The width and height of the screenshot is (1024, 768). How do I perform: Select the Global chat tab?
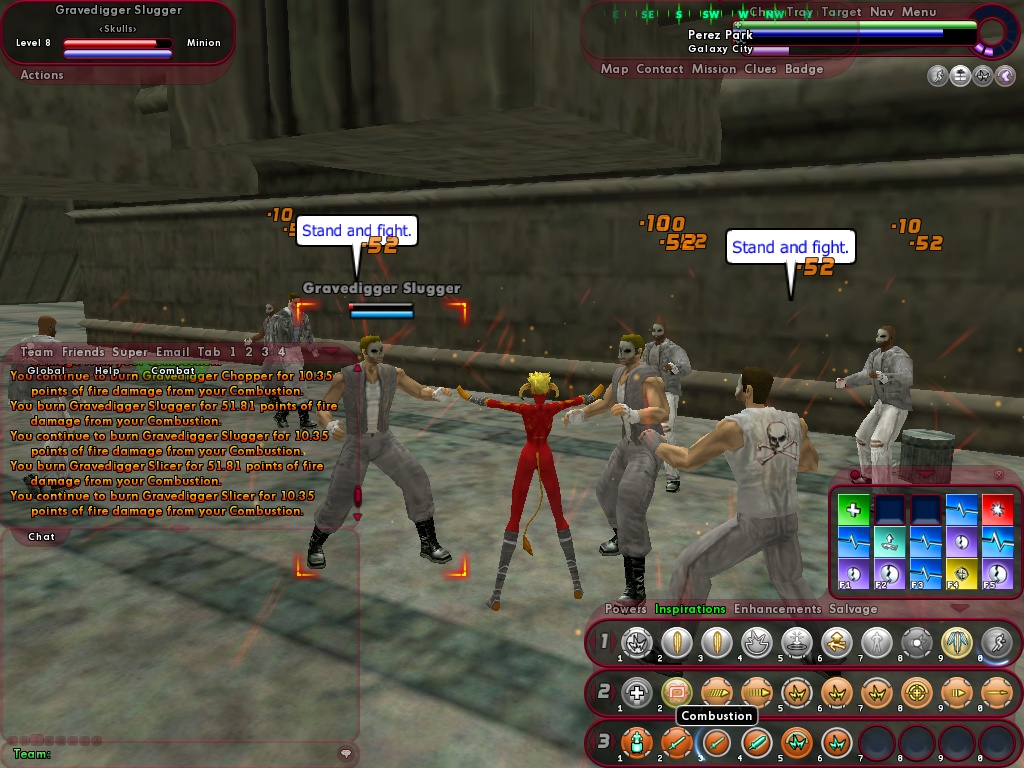(x=46, y=370)
